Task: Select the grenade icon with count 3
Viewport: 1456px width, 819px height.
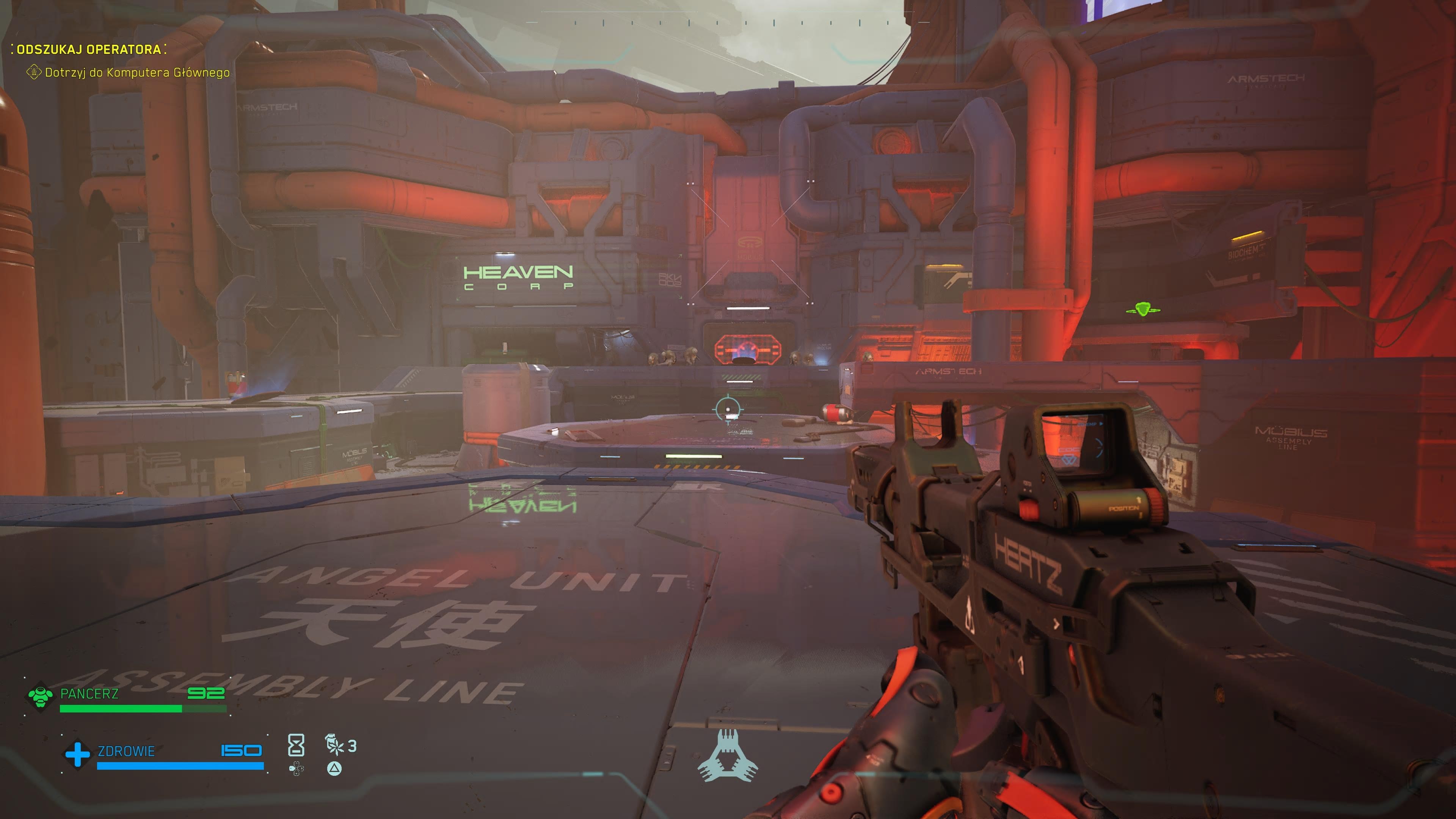Action: pyautogui.click(x=334, y=745)
